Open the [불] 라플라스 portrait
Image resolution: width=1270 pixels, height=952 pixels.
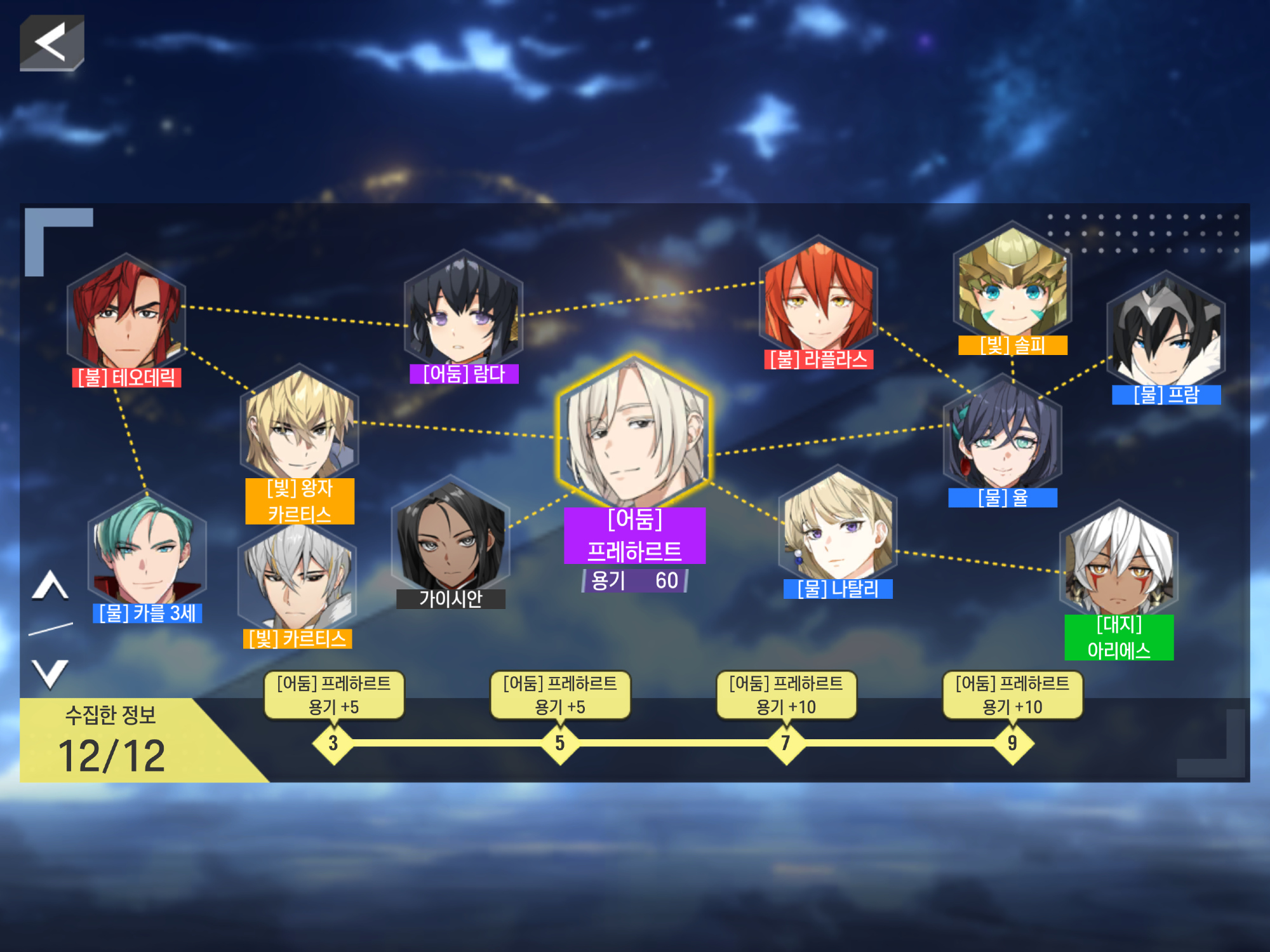point(818,295)
